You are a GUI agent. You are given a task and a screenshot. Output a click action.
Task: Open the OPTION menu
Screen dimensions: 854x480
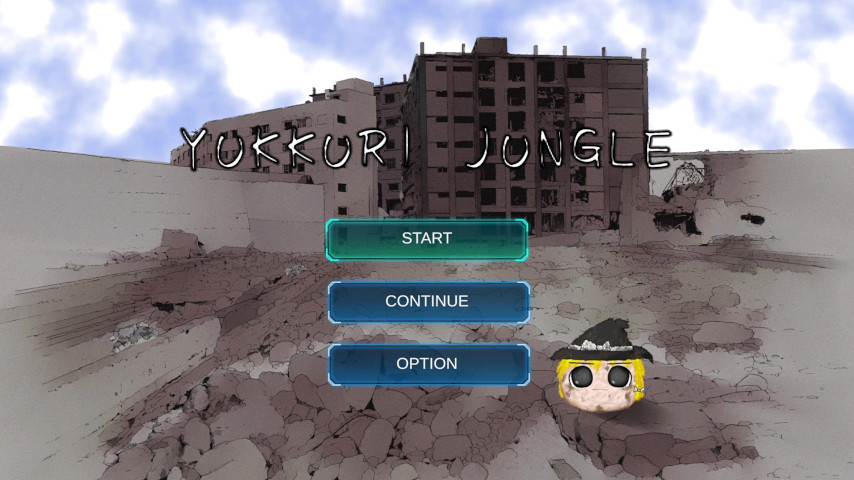pyautogui.click(x=427, y=364)
